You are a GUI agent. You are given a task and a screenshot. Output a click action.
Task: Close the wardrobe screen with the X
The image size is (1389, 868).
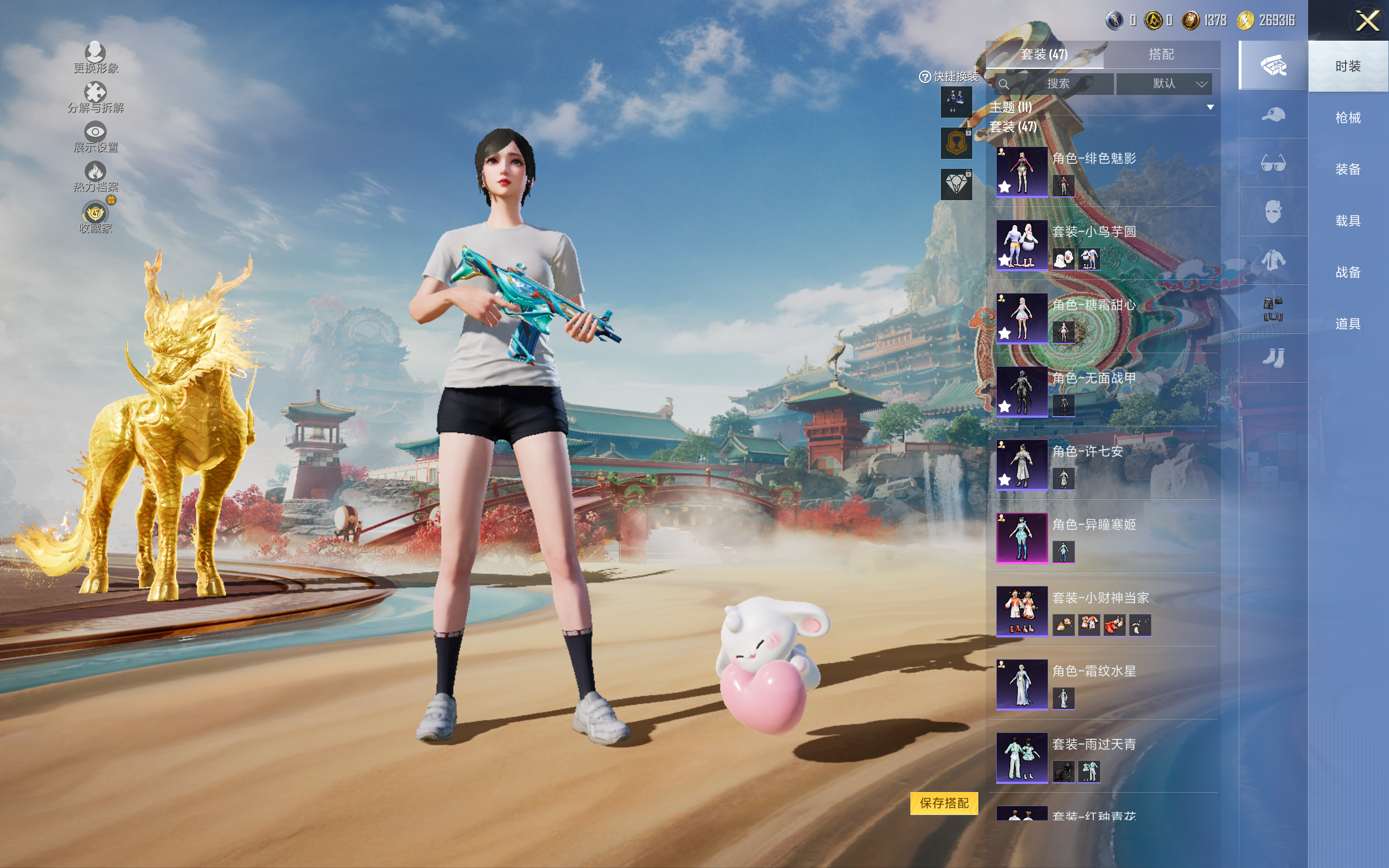(1367, 21)
